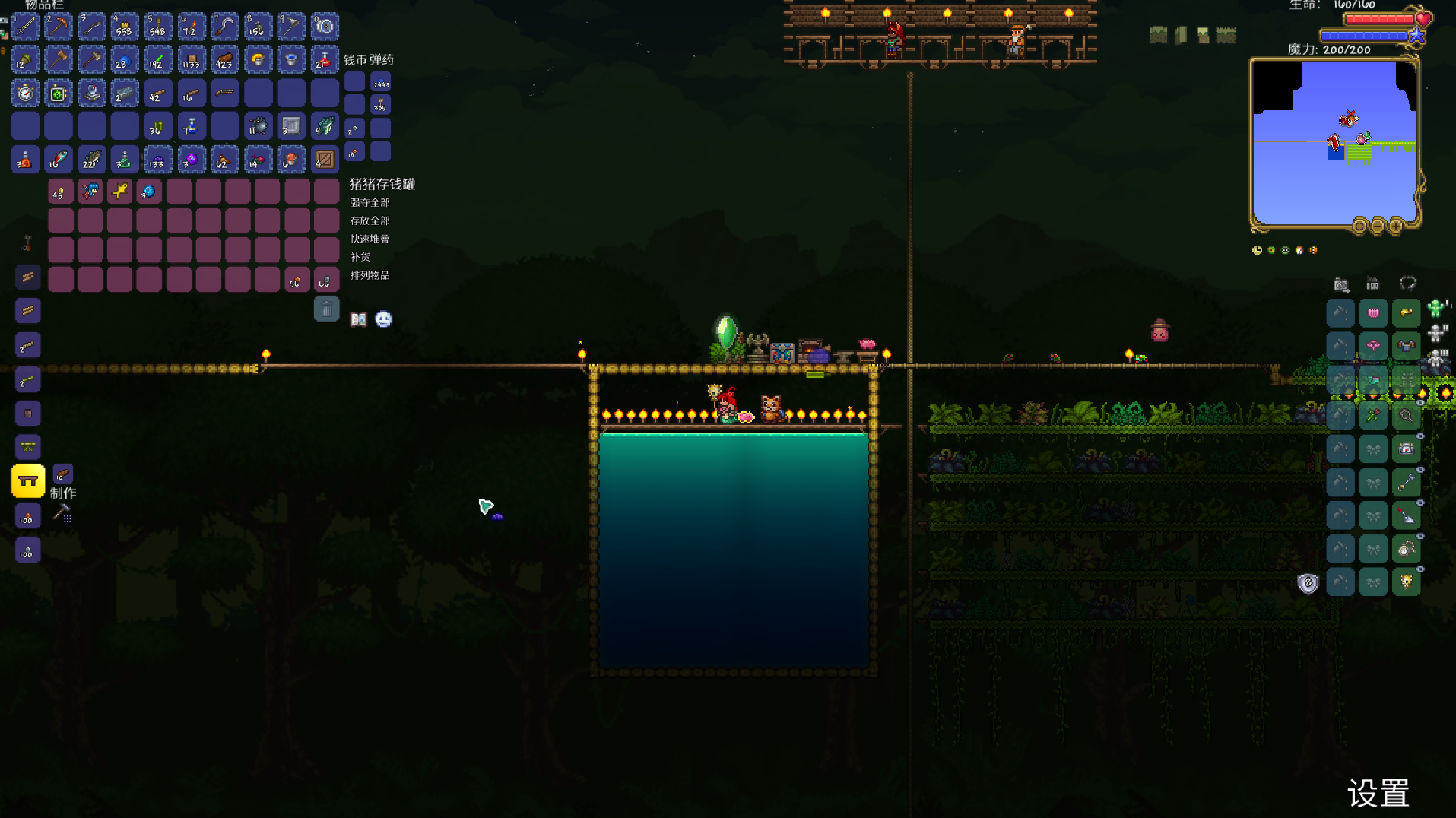The image size is (1456, 818).
Task: Open the crafting window hammer icon
Action: point(62,514)
